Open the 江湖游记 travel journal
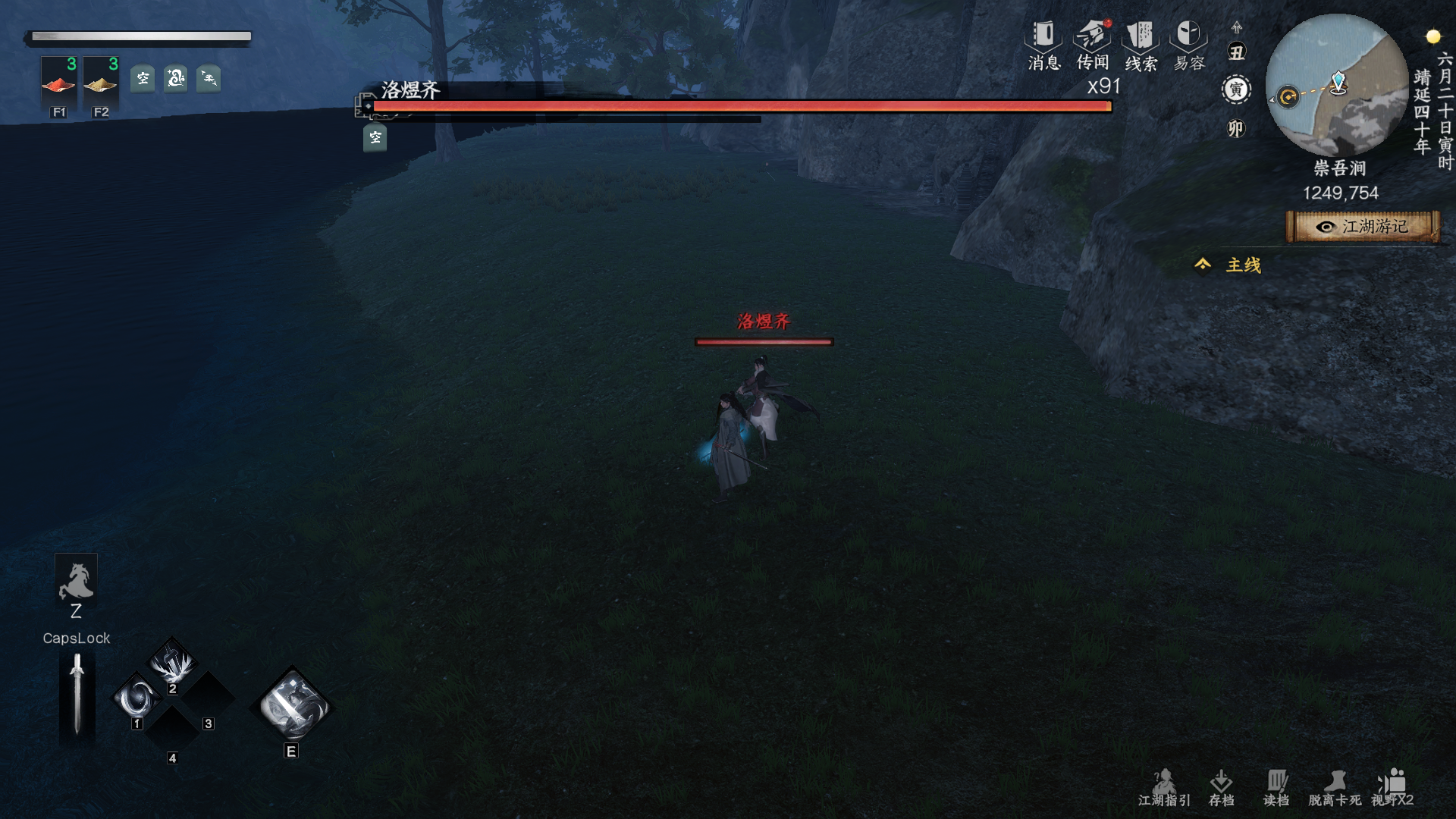This screenshot has width=1456, height=819. 1363,227
